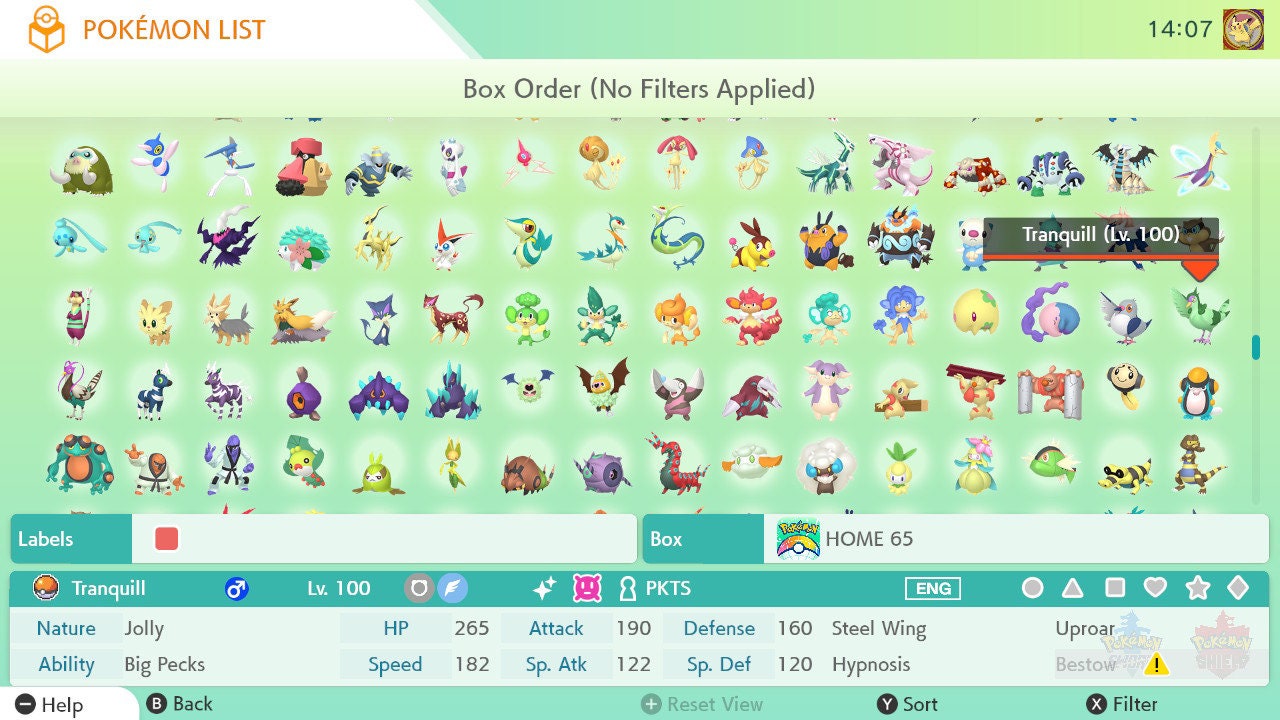Open the Sort options
The width and height of the screenshot is (1280, 720).
[x=908, y=704]
